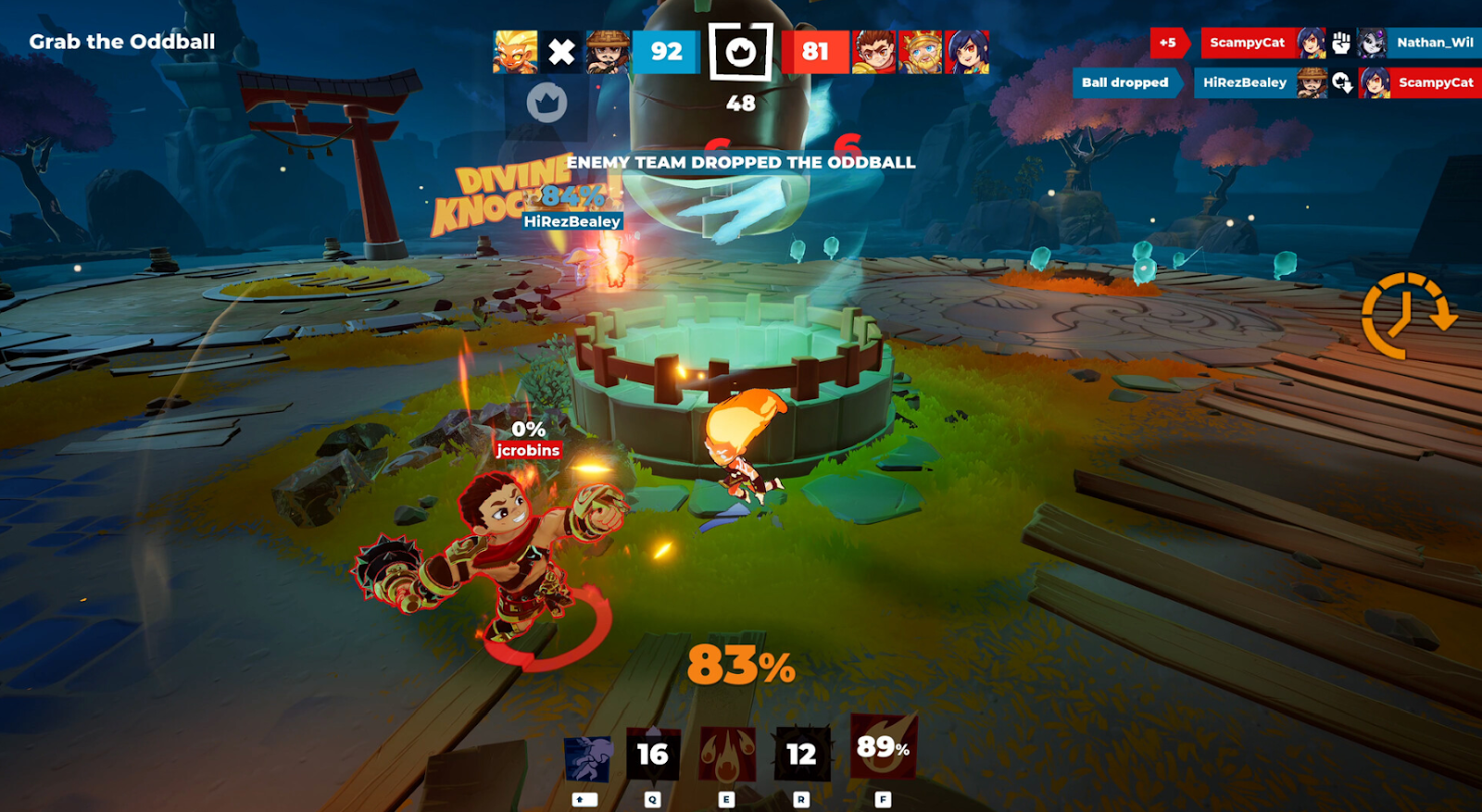Click the grey crown icon under team portraits

pos(546,103)
